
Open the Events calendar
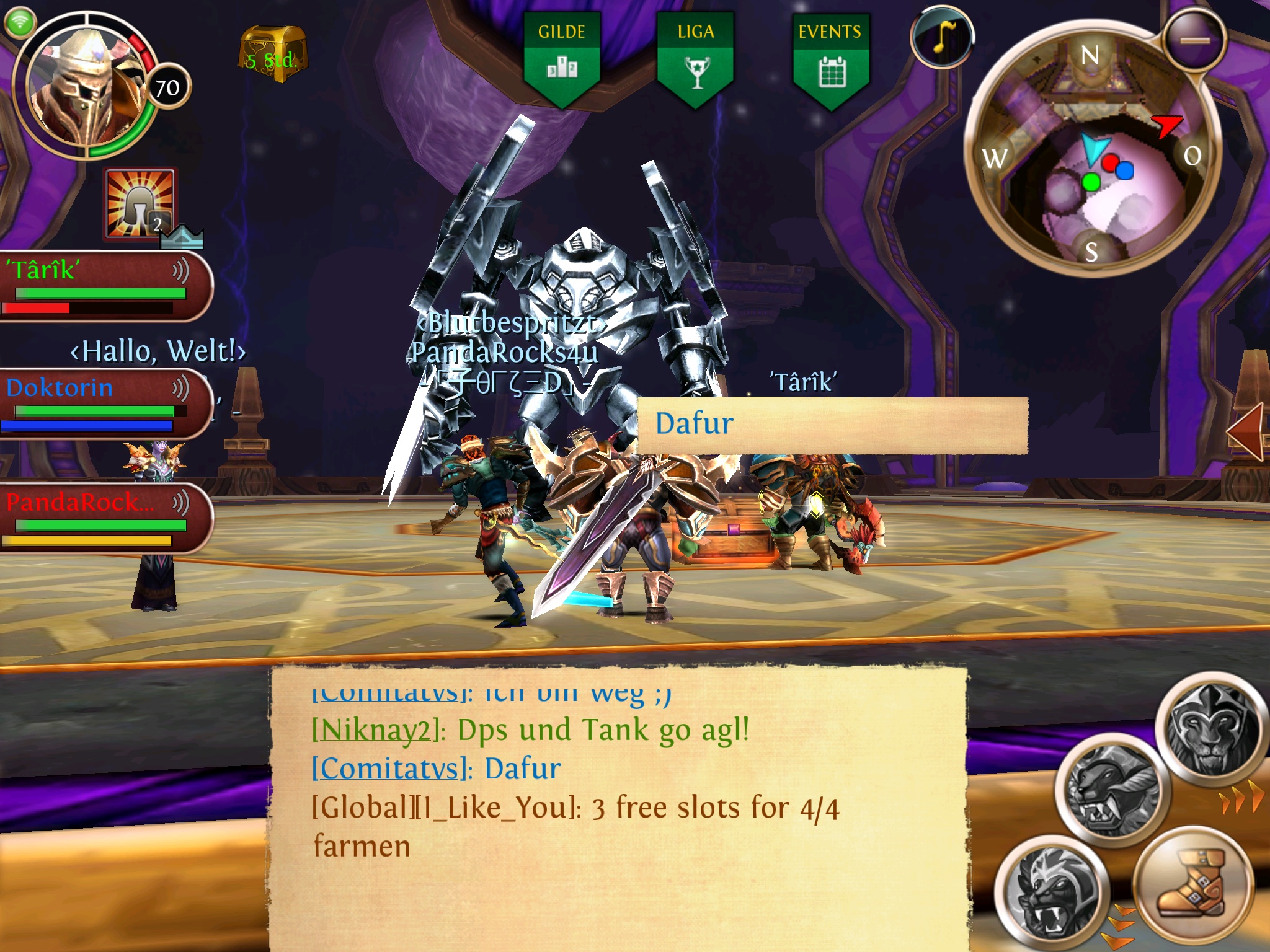830,59
